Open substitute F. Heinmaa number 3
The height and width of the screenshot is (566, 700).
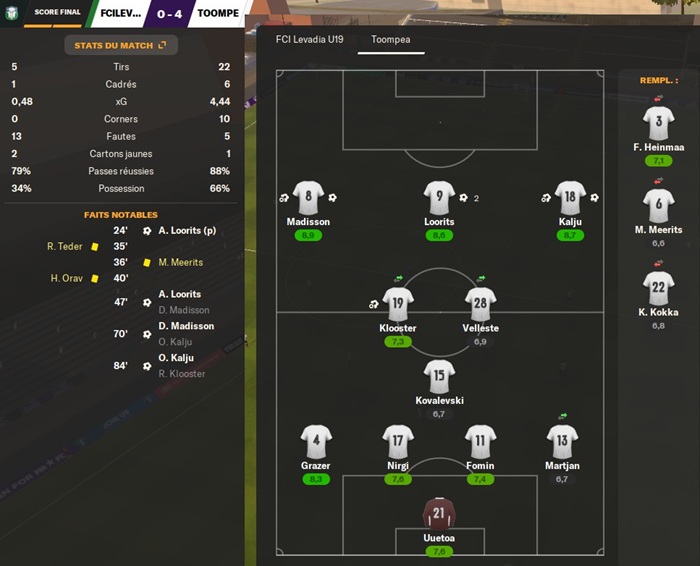(x=658, y=124)
